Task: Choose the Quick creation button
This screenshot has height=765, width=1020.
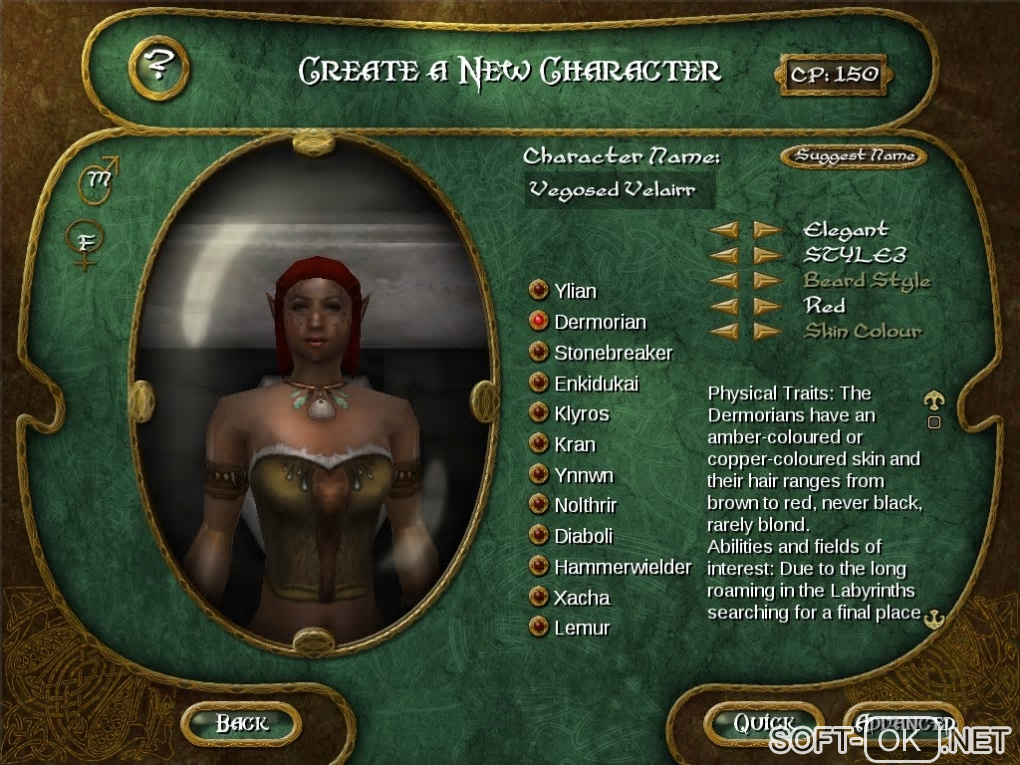Action: coord(764,722)
